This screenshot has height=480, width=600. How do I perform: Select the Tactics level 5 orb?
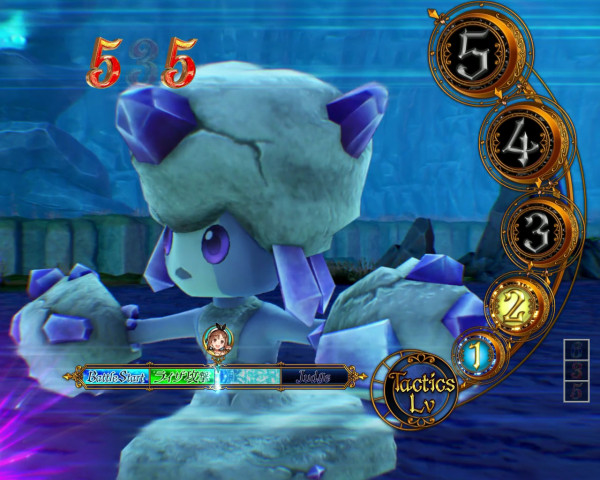pos(476,60)
